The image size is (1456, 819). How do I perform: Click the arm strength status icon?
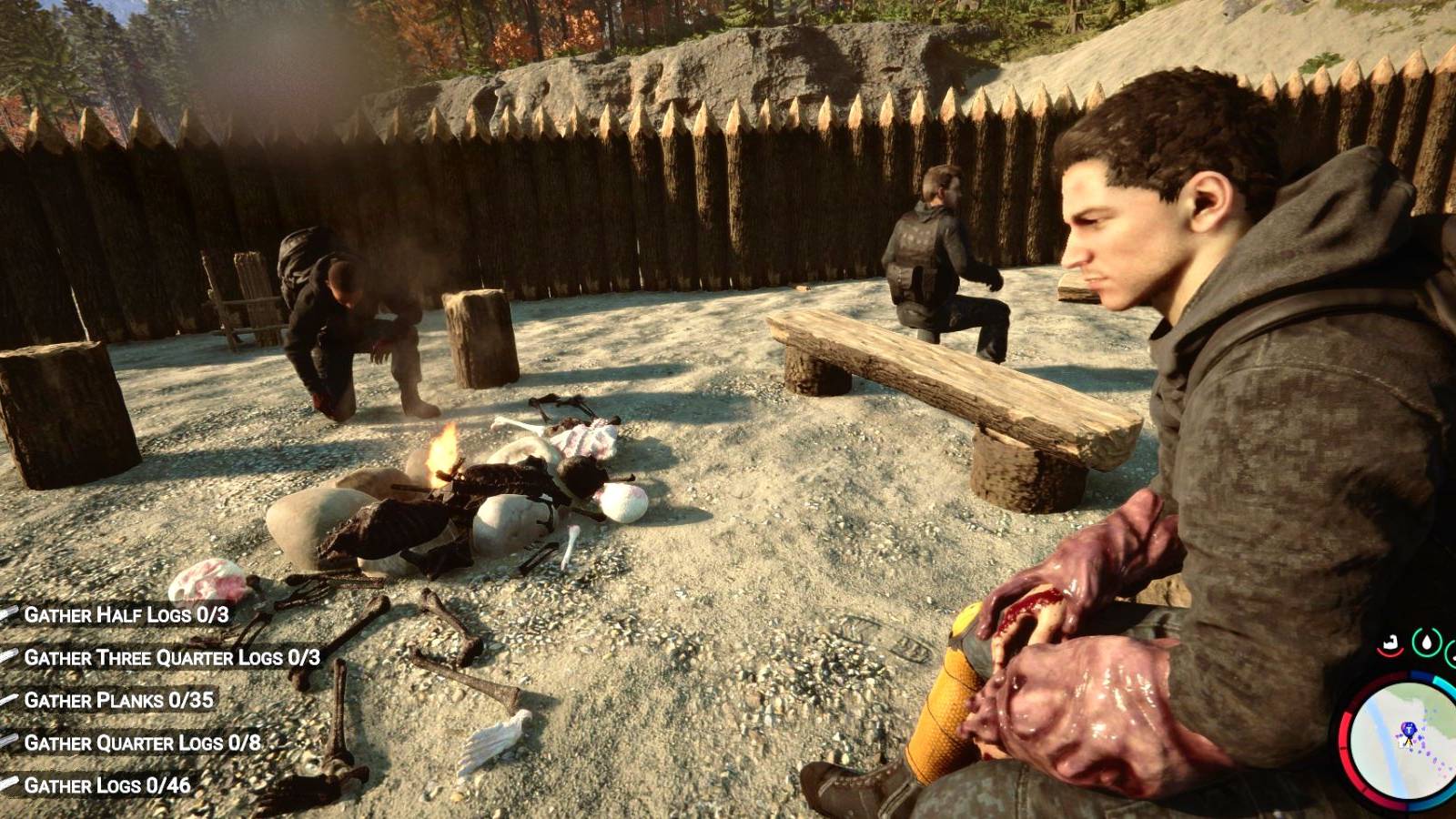[1391, 641]
